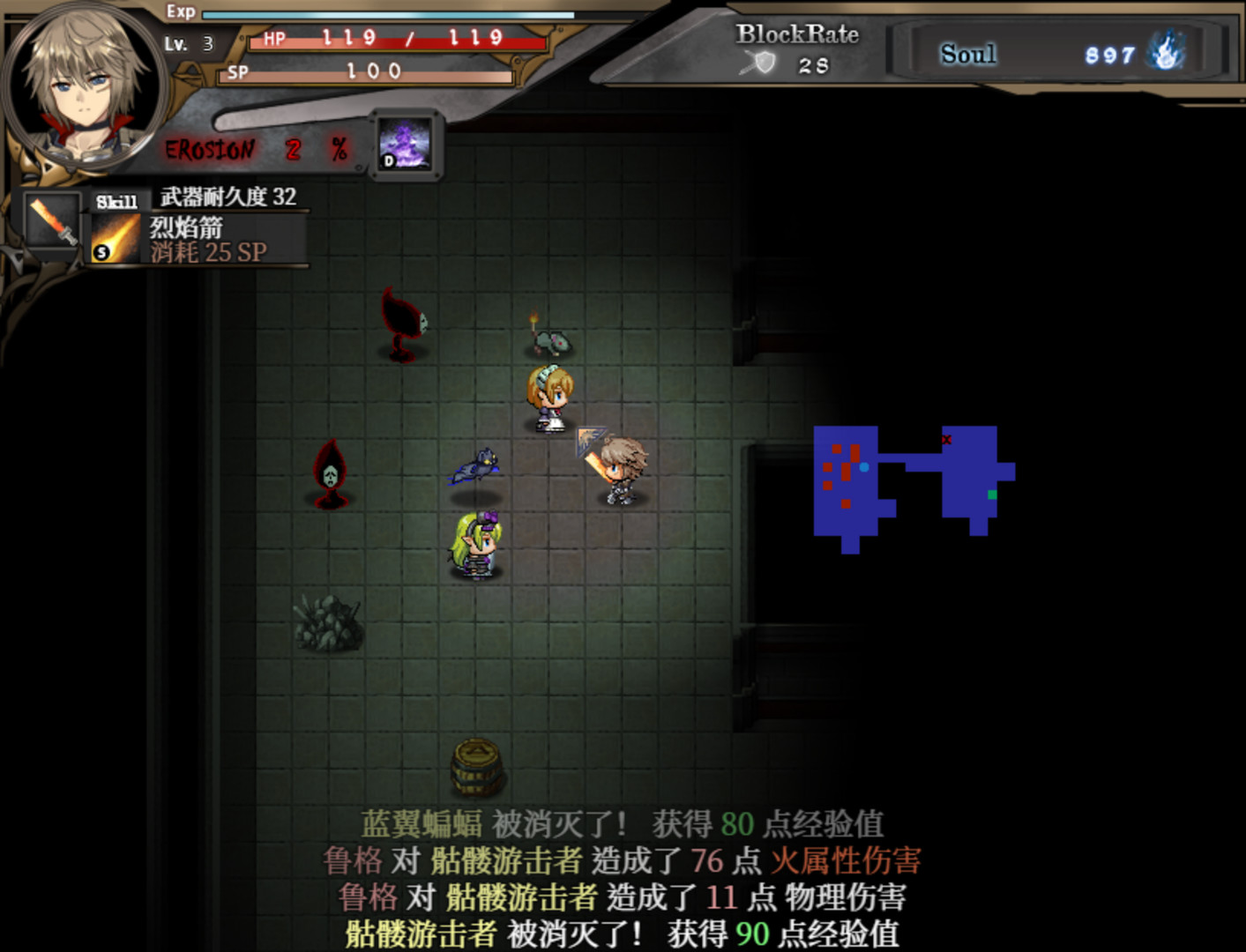Click the Skill label tag

[x=116, y=201]
